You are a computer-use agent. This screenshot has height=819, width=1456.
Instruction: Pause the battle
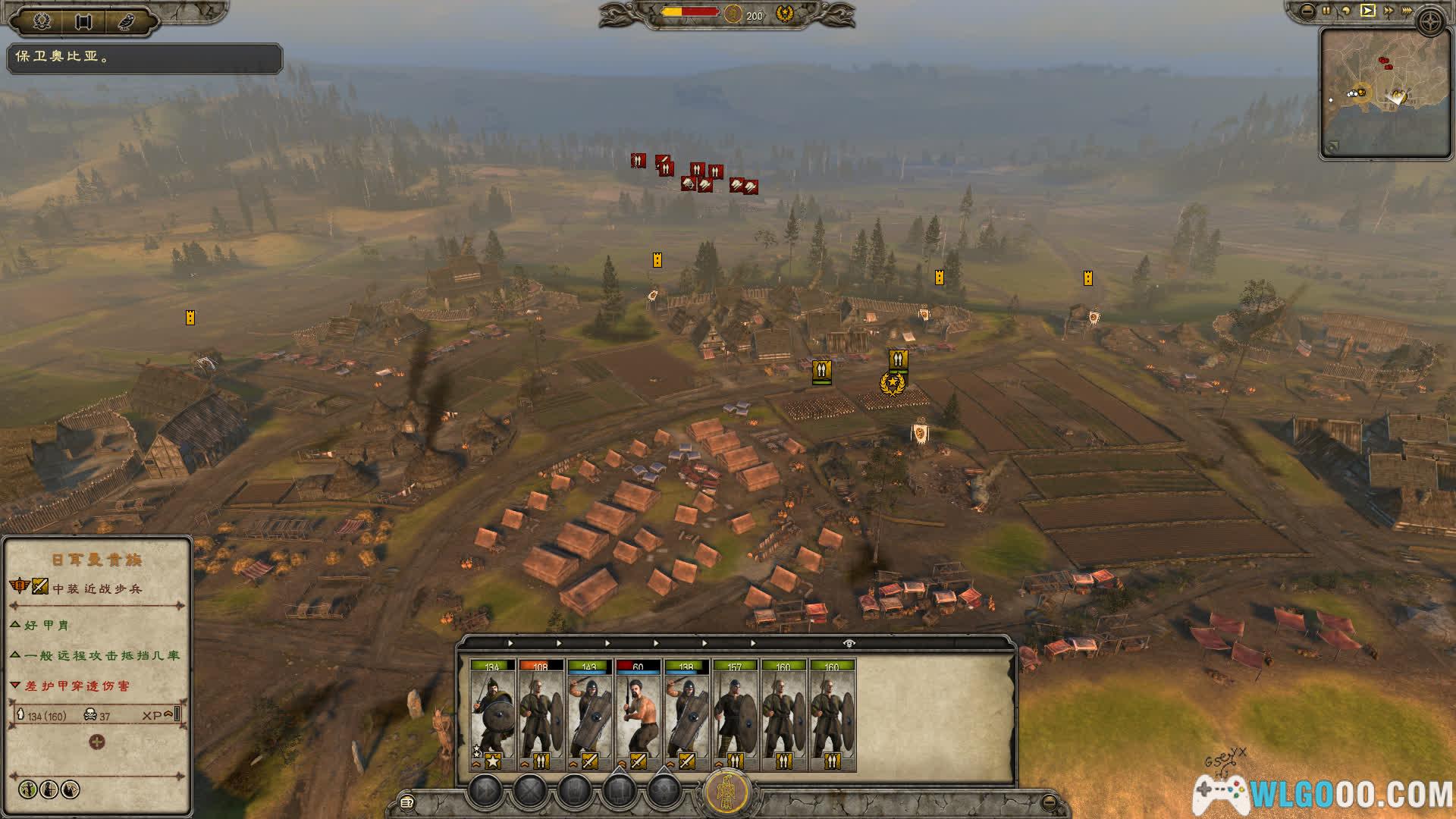click(1326, 11)
